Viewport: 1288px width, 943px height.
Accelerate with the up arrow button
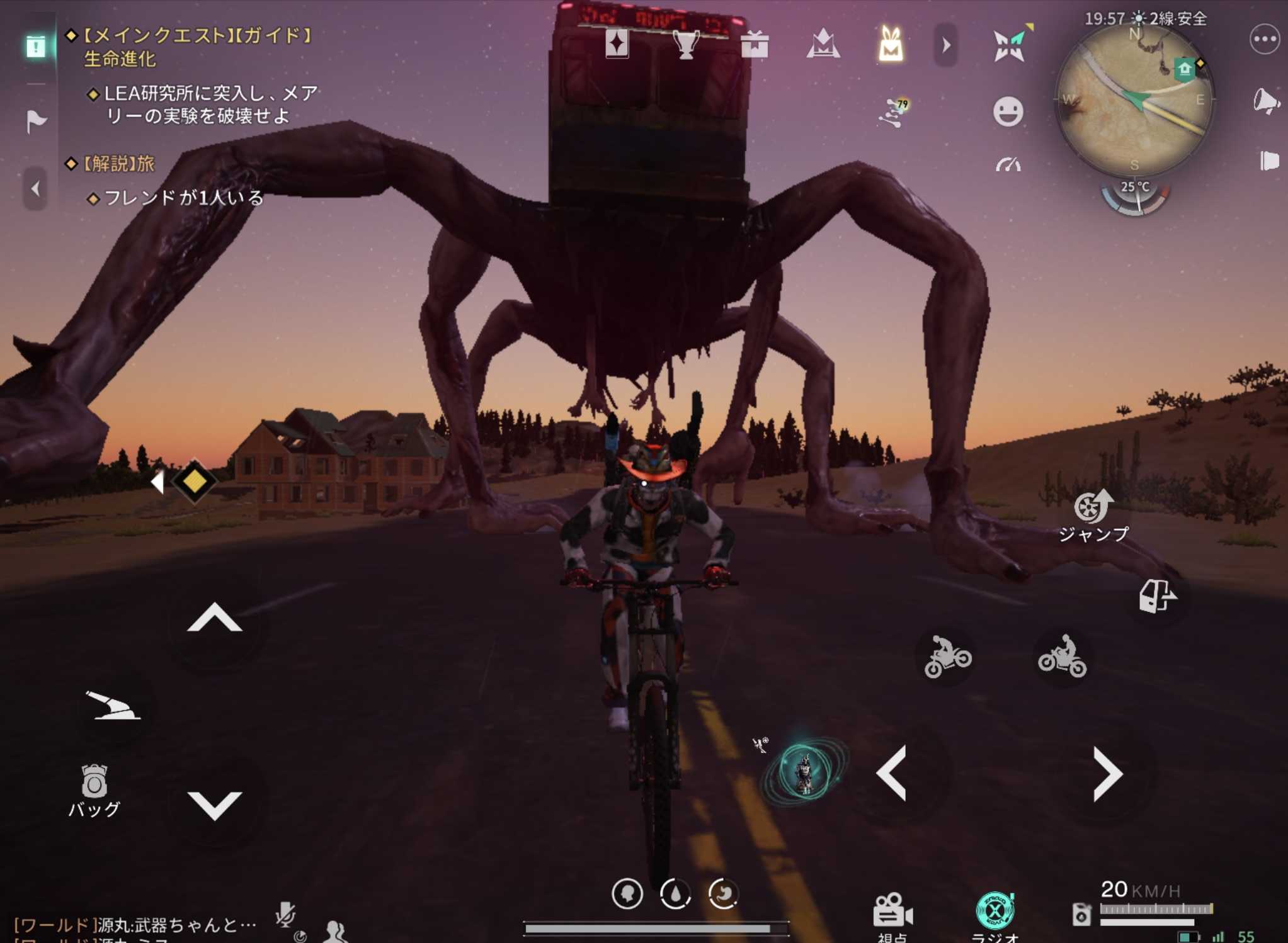click(215, 618)
